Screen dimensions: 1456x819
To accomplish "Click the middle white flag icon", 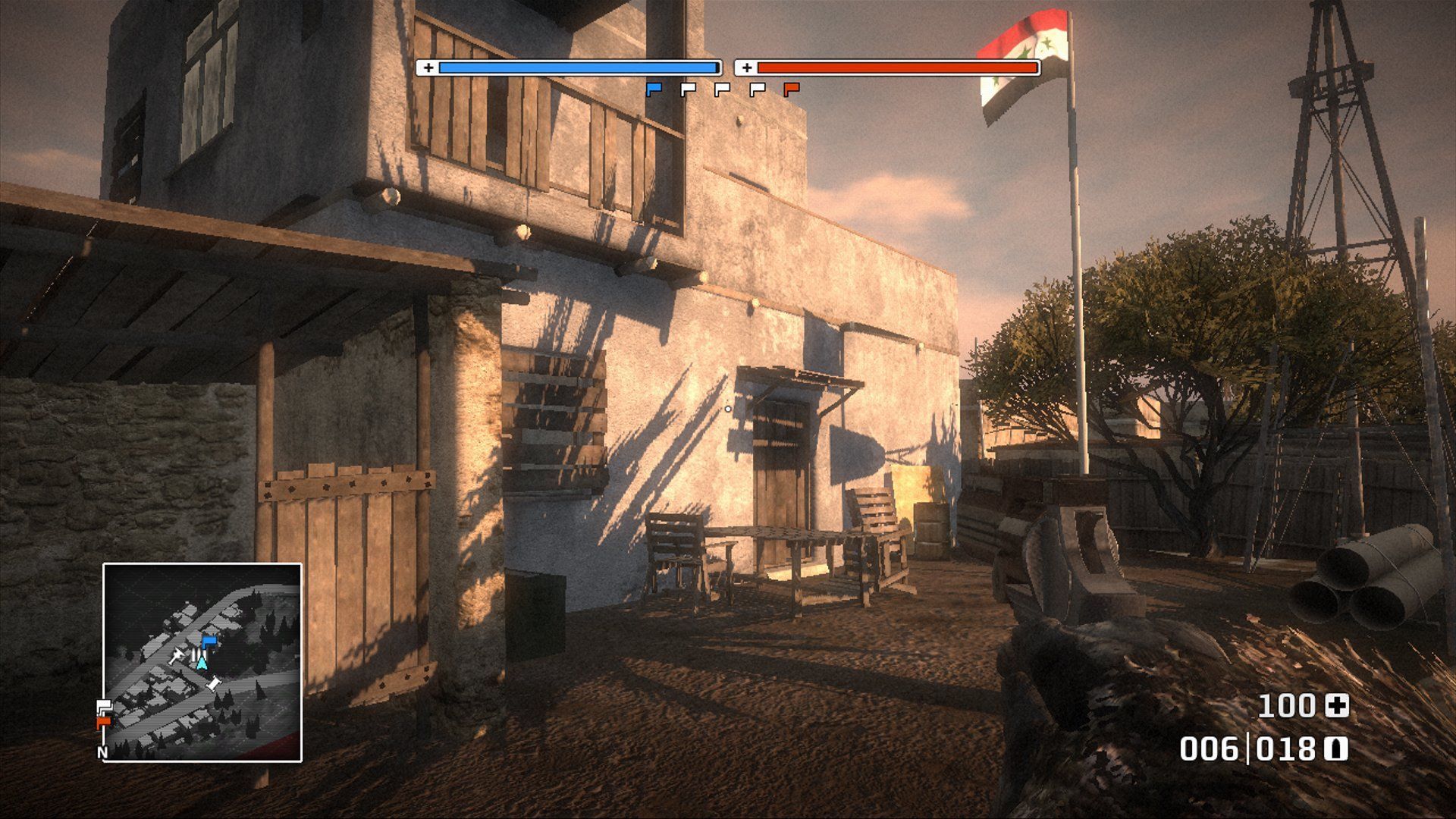I will point(722,89).
